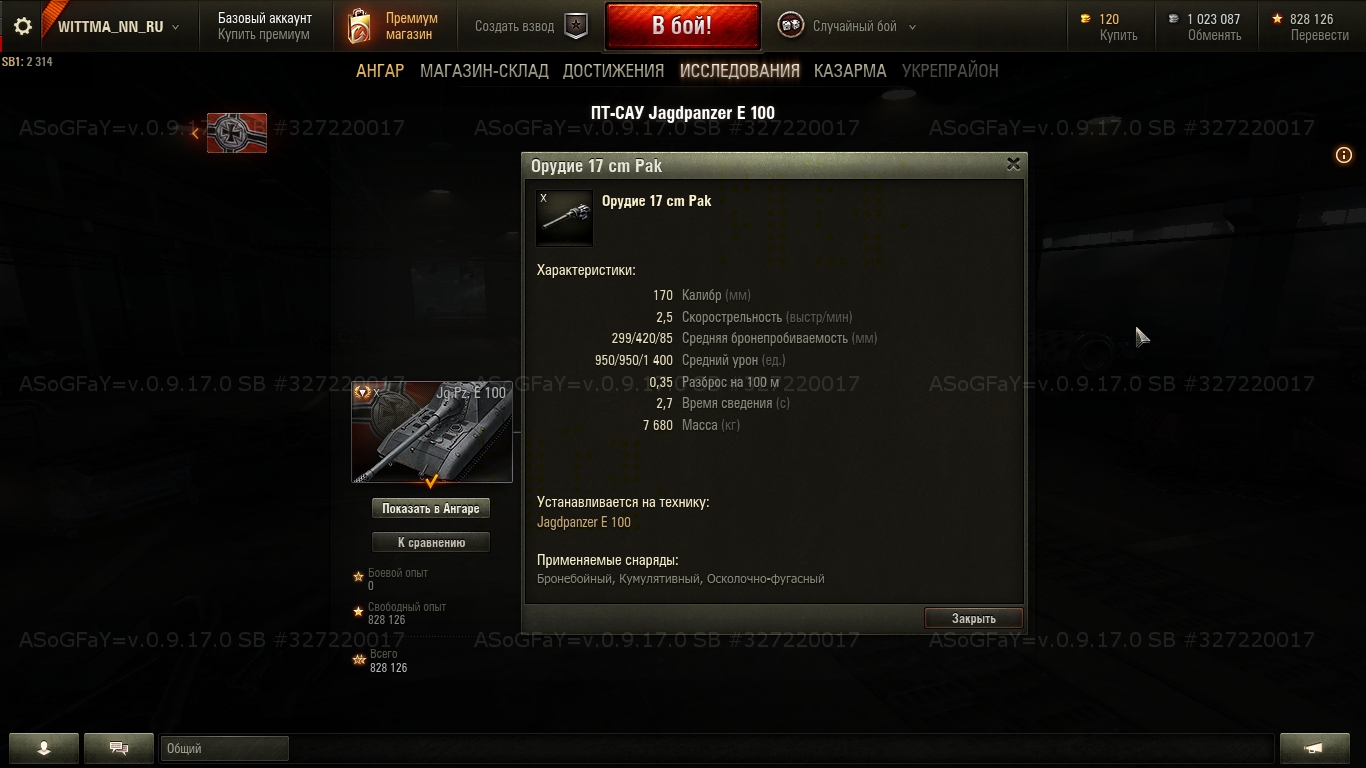Open the WITTMA_NN_RU account dropdown
1366x768 pixels.
(118, 27)
